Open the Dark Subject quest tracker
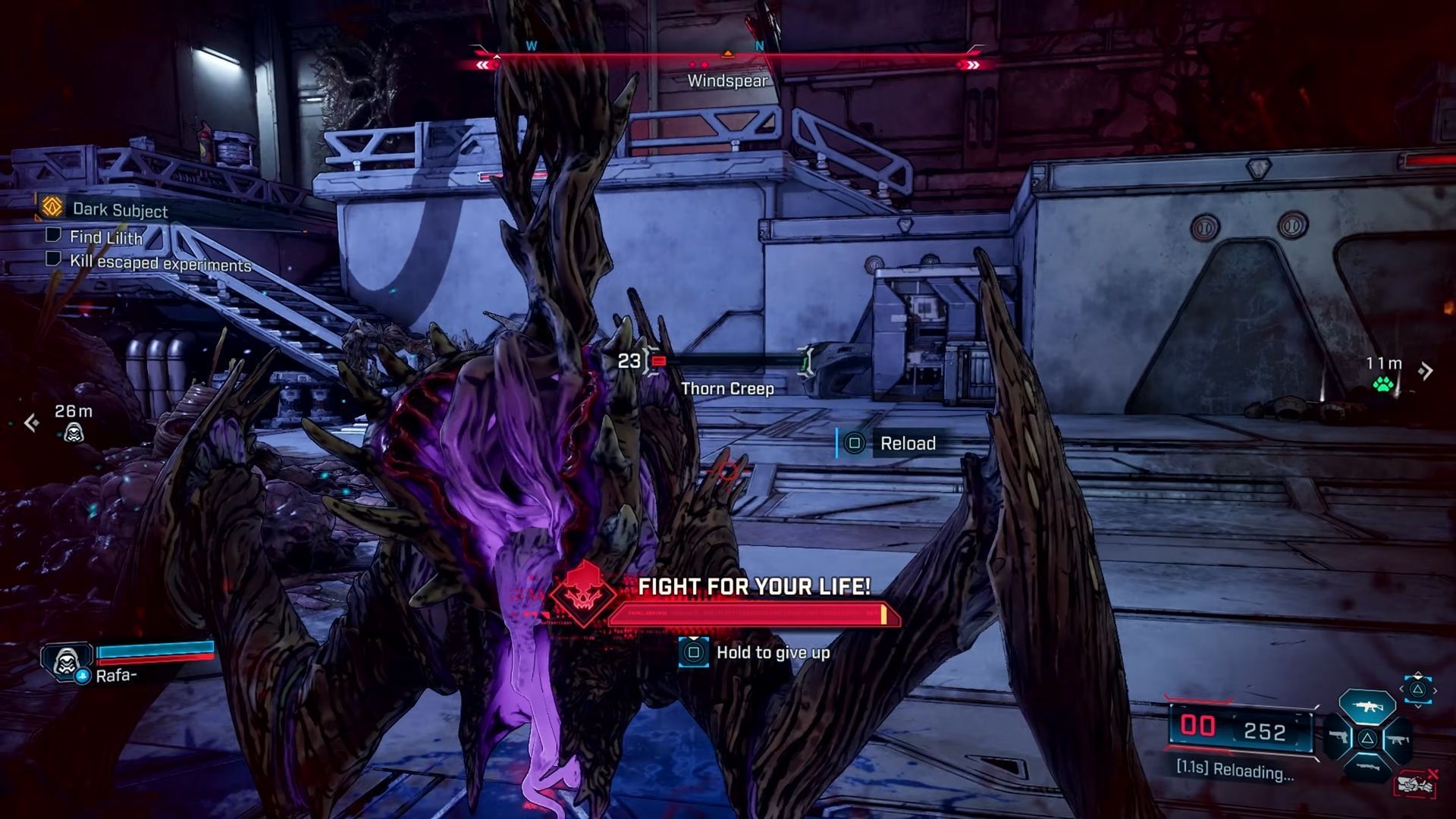 (120, 210)
